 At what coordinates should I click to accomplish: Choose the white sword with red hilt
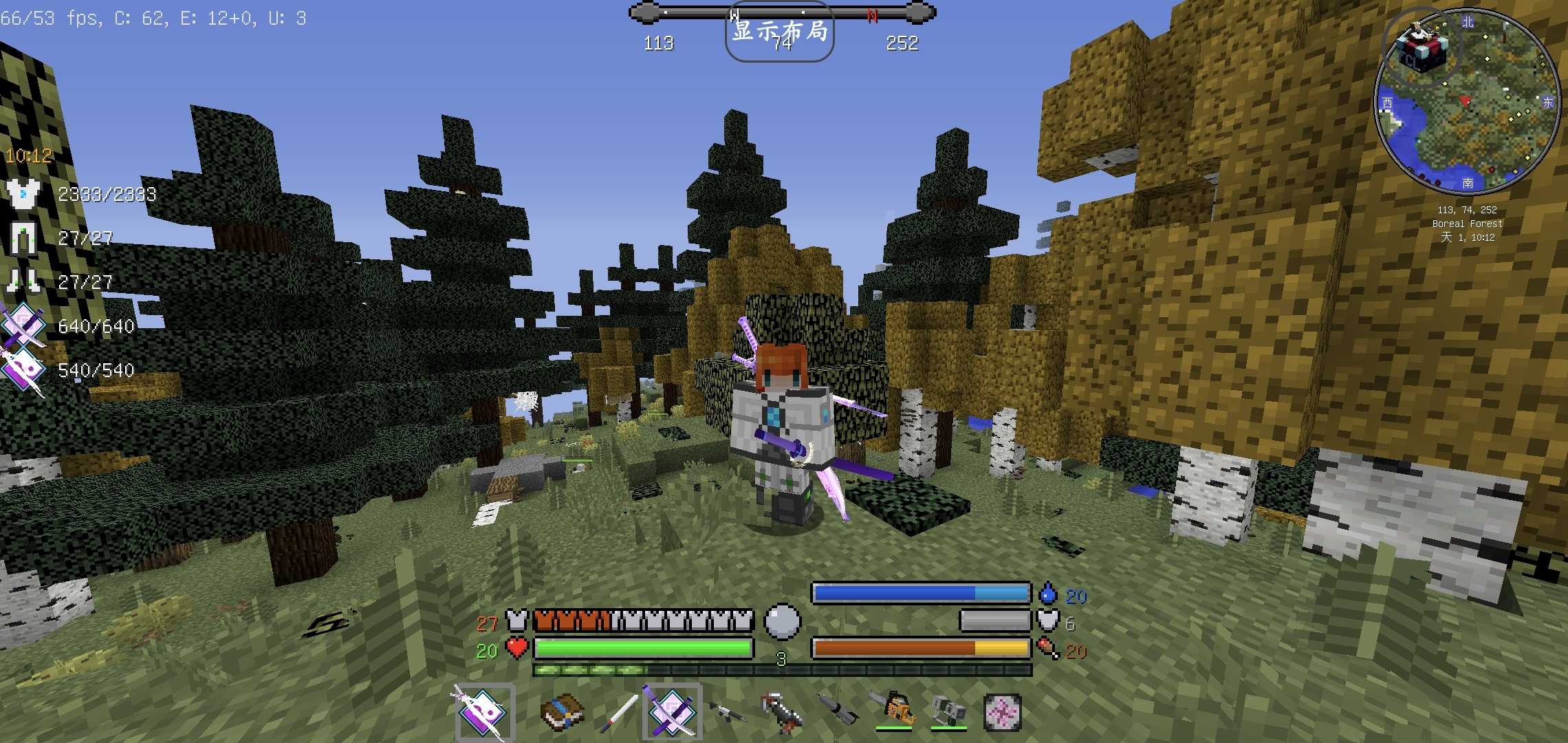pos(618,713)
